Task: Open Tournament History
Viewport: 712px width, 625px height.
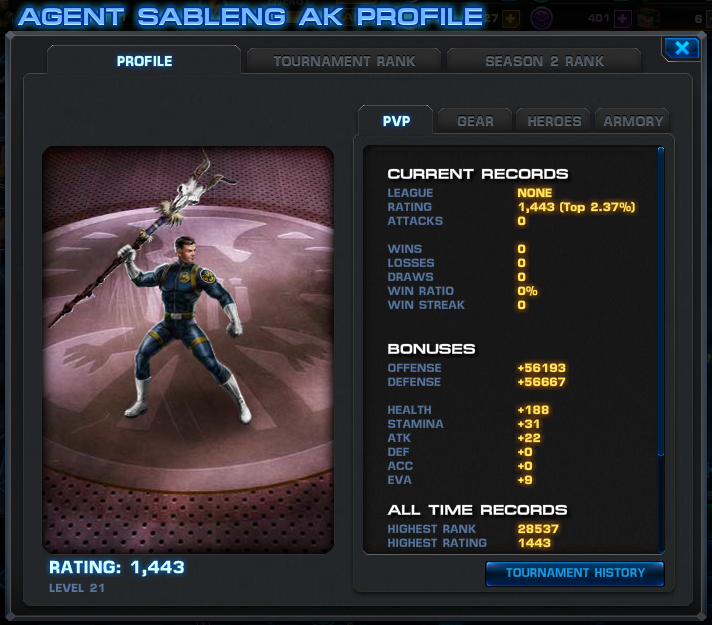Action: (574, 573)
